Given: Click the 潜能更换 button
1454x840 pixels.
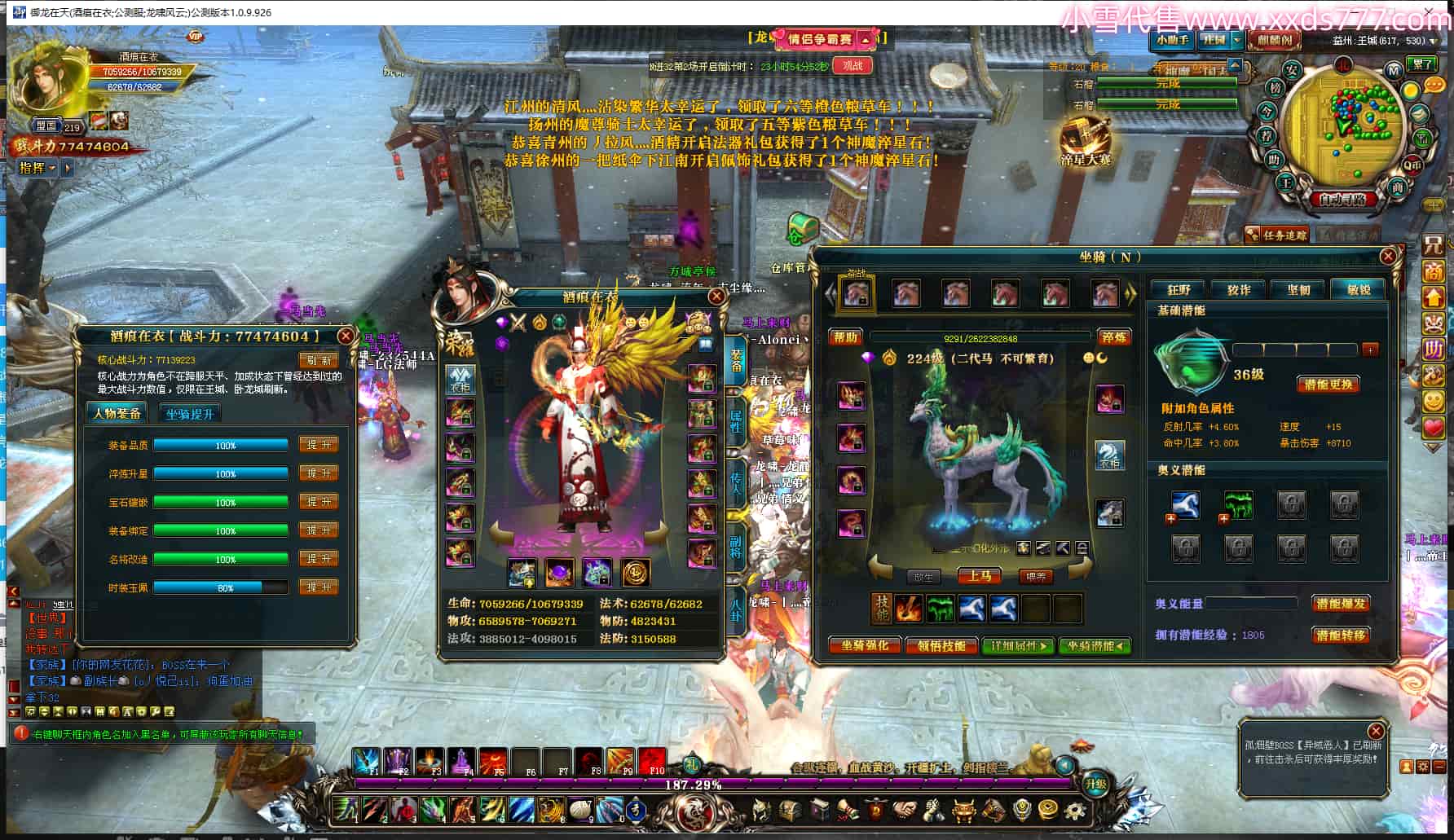Looking at the screenshot, I should pyautogui.click(x=1328, y=385).
